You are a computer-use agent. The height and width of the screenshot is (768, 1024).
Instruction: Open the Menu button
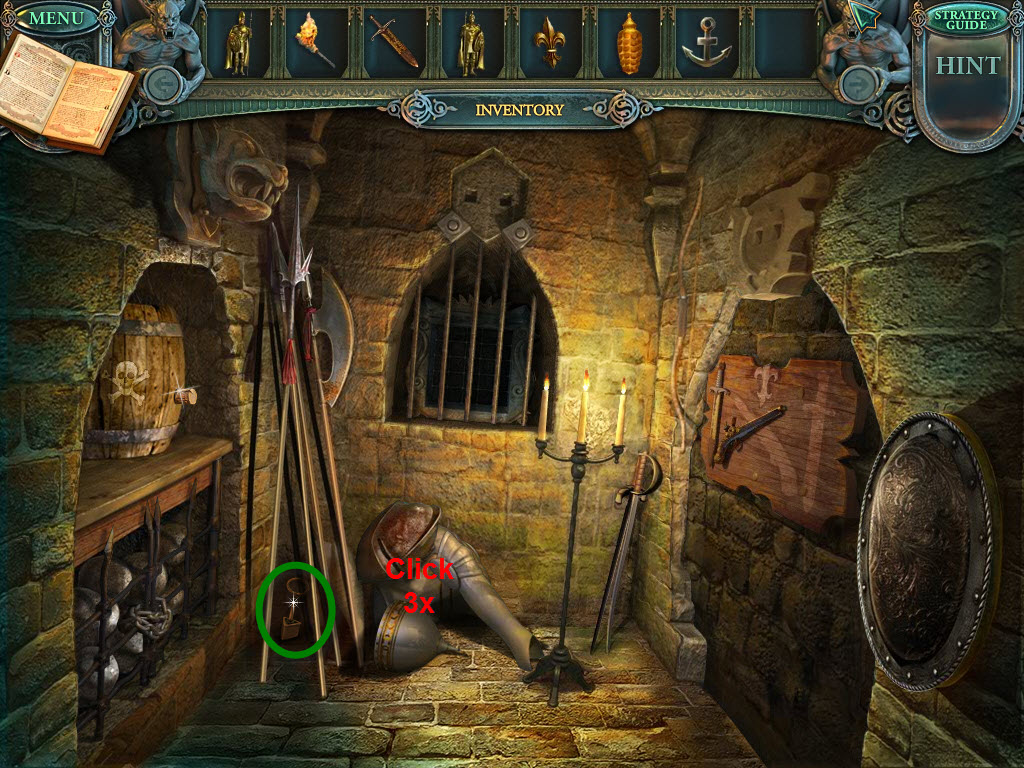[56, 18]
